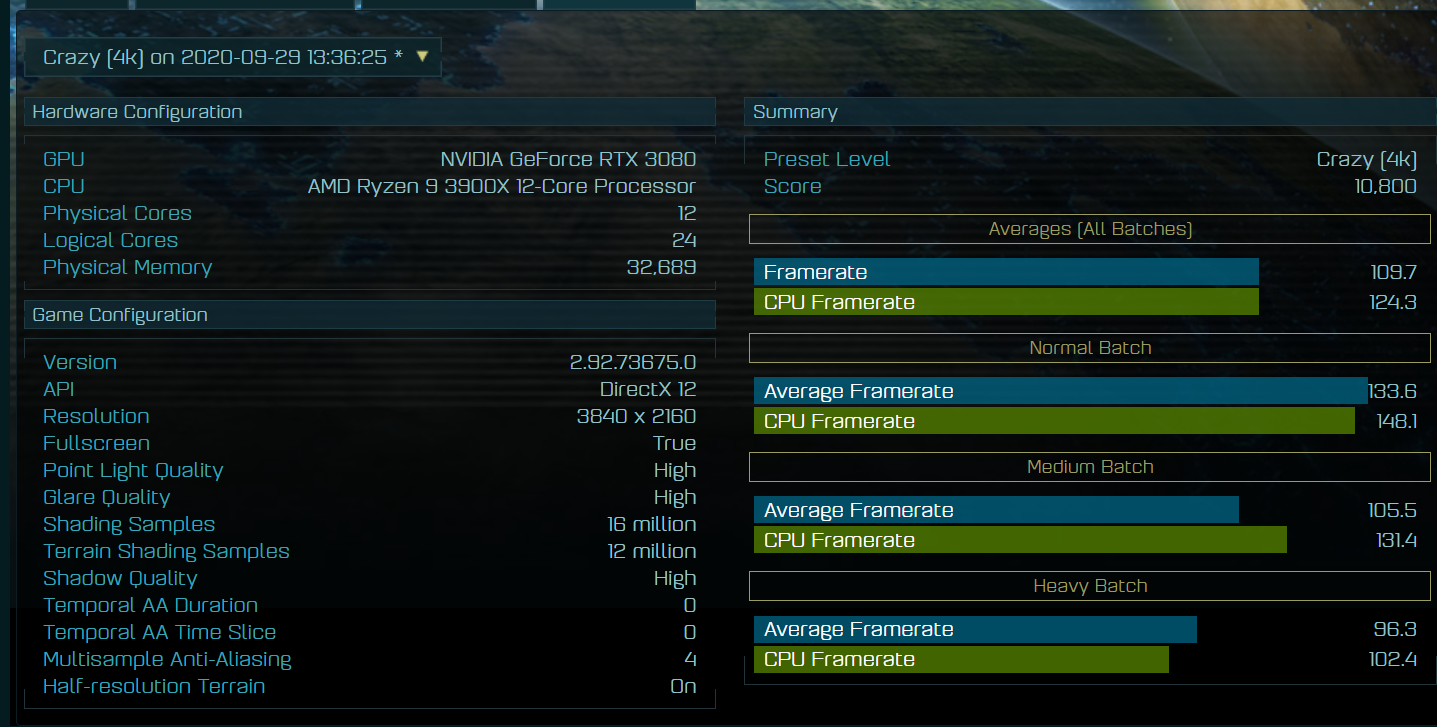Select the NVIDIA GeForce RTX 3080 GPU entry
The width and height of the screenshot is (1437, 727).
click(x=568, y=158)
